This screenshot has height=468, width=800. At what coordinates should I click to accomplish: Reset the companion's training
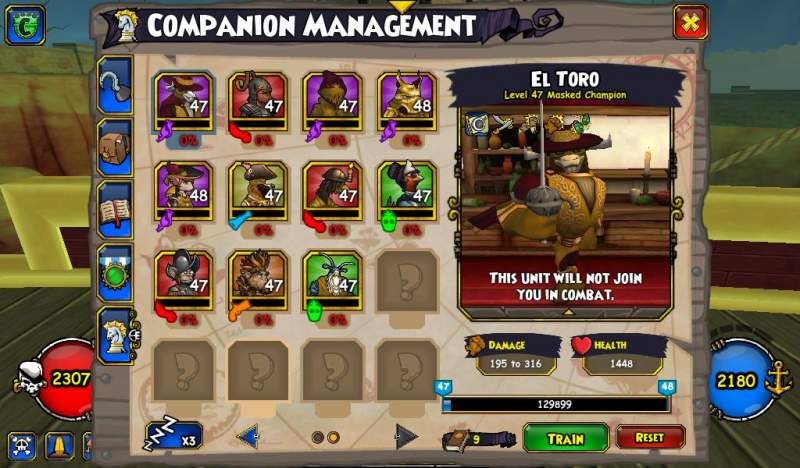click(650, 438)
